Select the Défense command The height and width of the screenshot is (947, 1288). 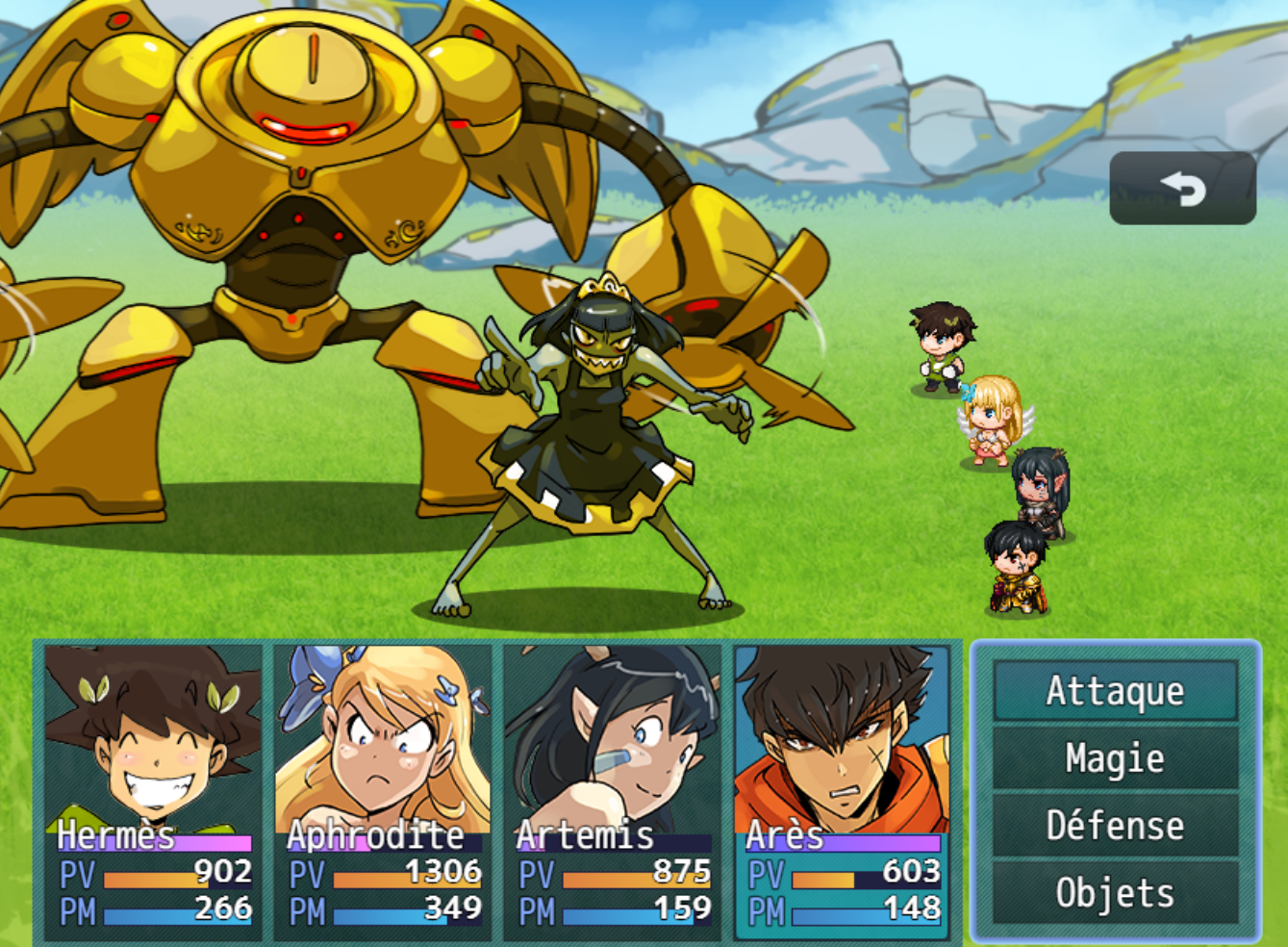[1115, 826]
